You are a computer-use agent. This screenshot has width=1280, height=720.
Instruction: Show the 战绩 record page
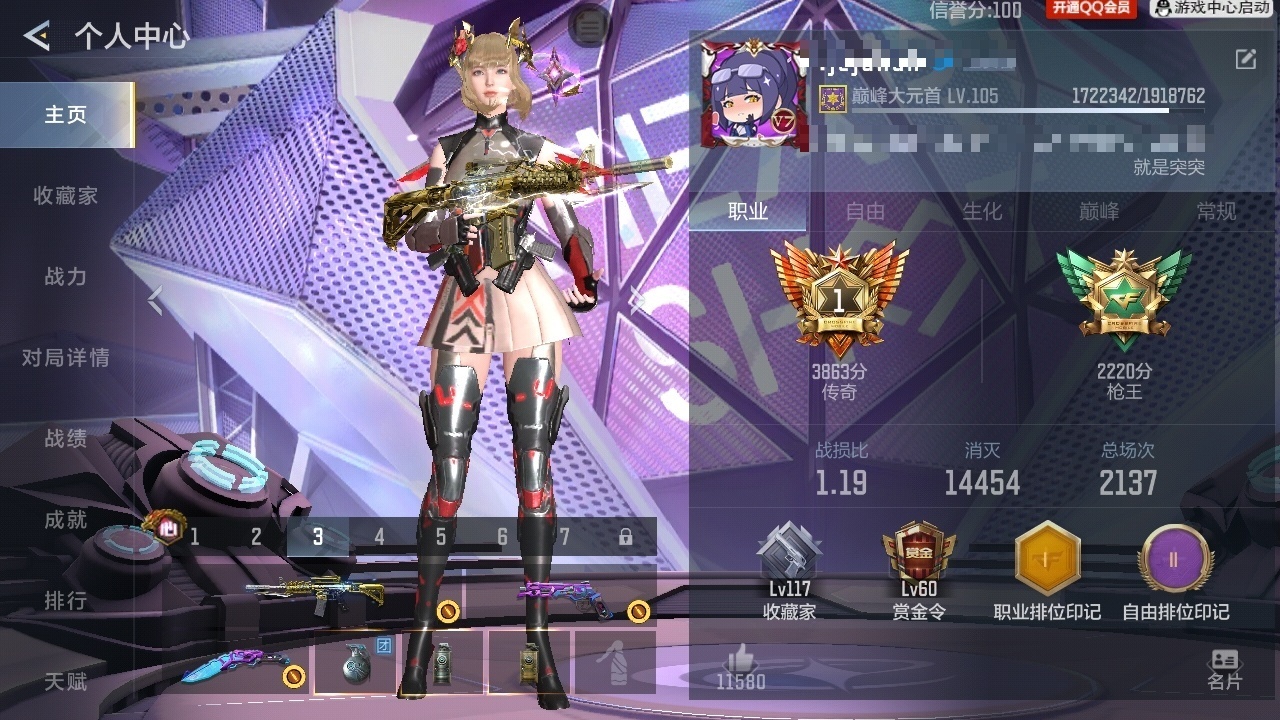(x=66, y=439)
